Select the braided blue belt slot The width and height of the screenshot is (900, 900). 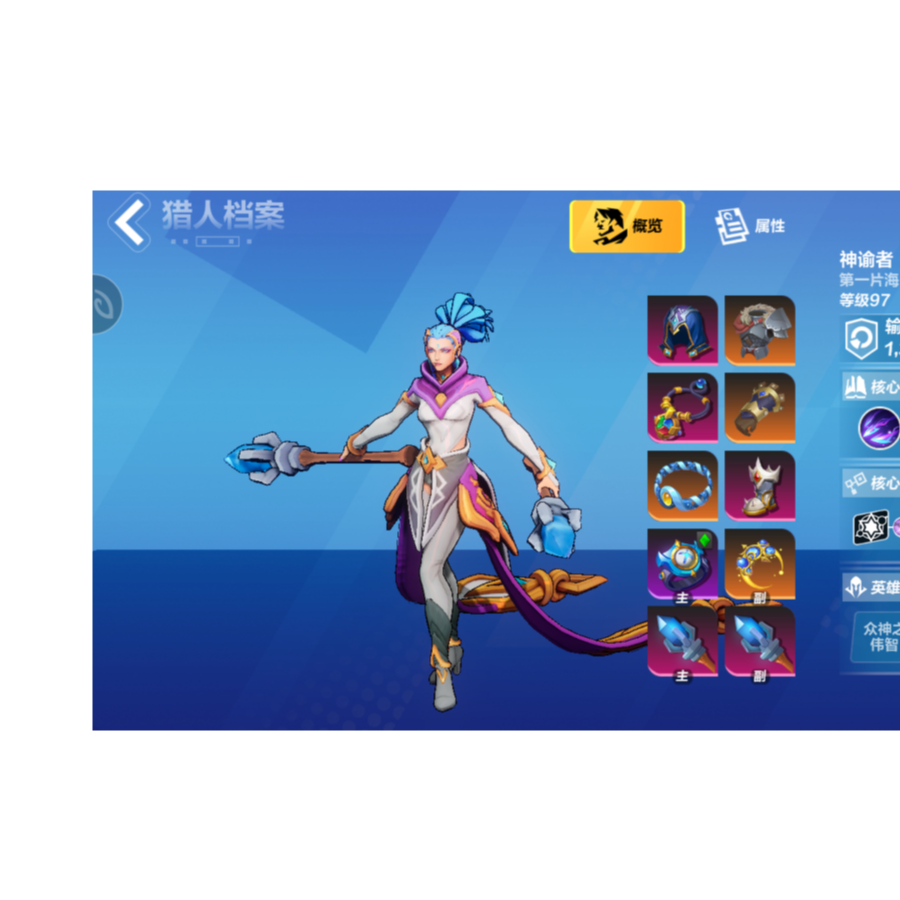[682, 486]
